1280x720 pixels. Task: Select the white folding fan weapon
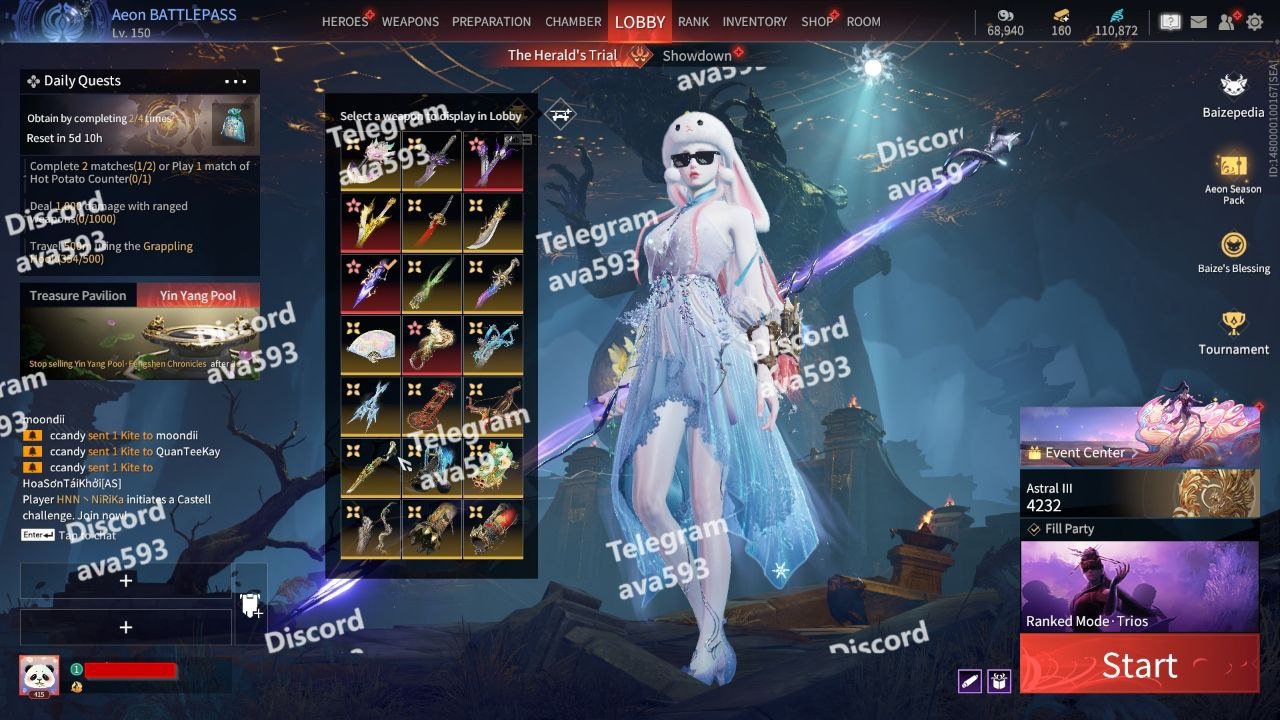371,344
